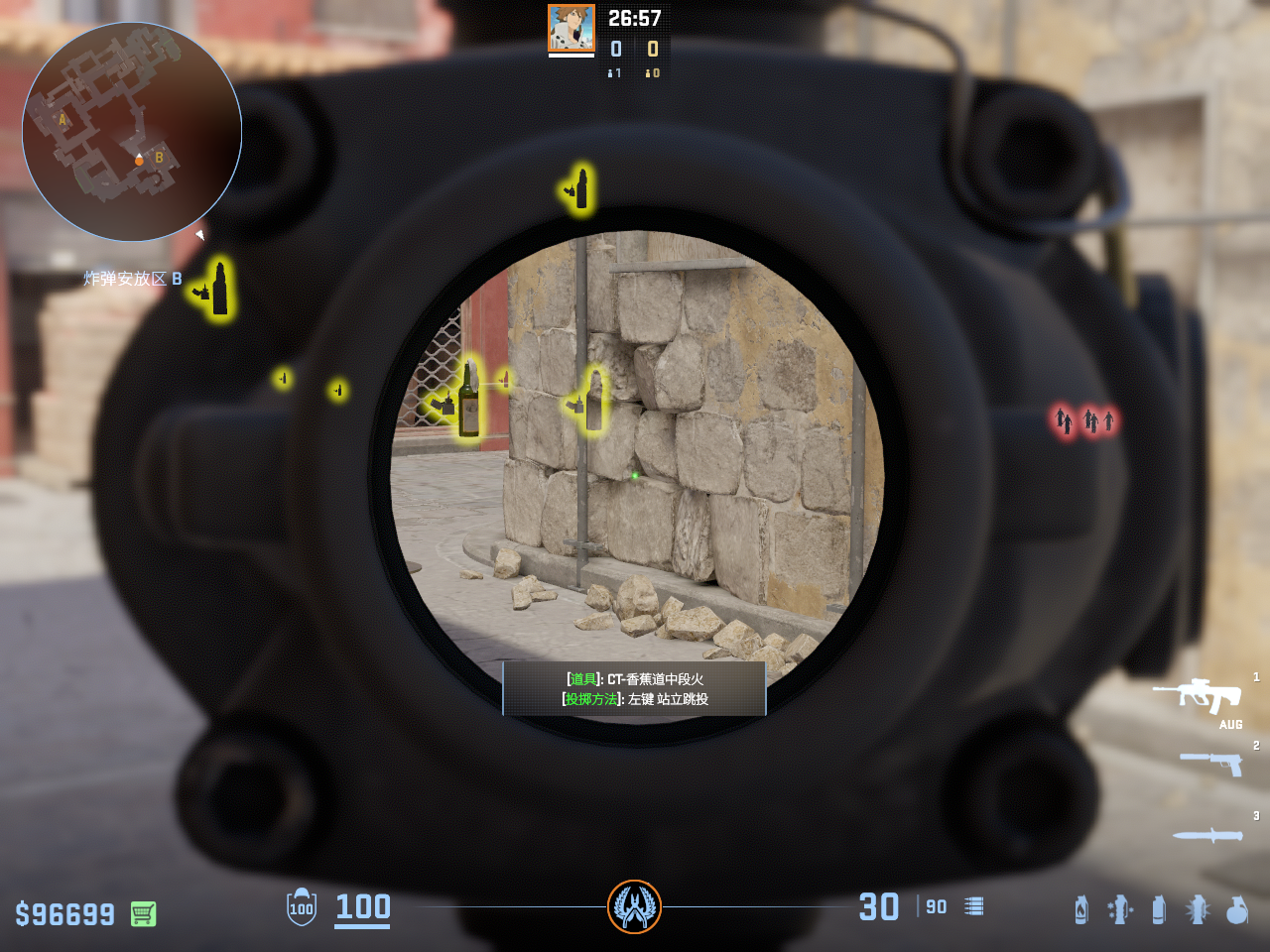Open the green buy cart icon

click(143, 913)
